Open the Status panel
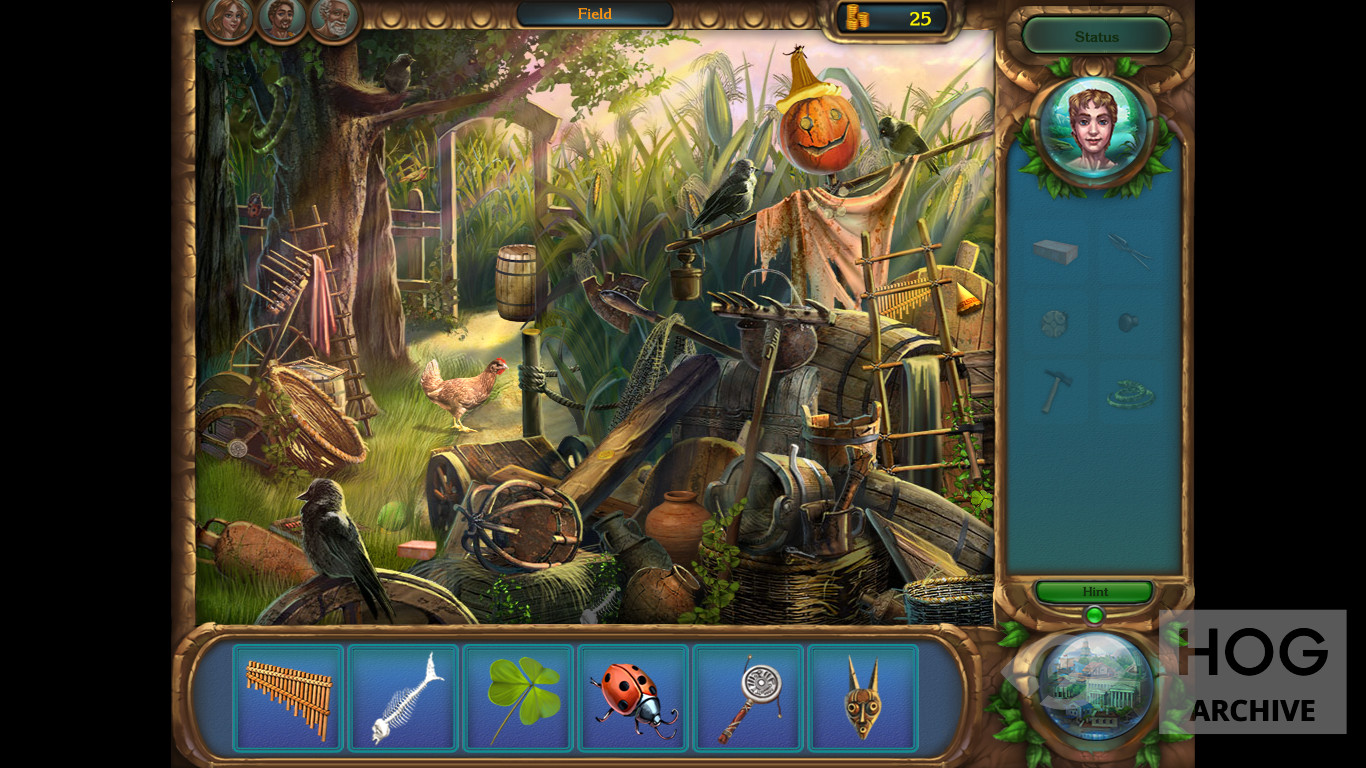 (1096, 37)
